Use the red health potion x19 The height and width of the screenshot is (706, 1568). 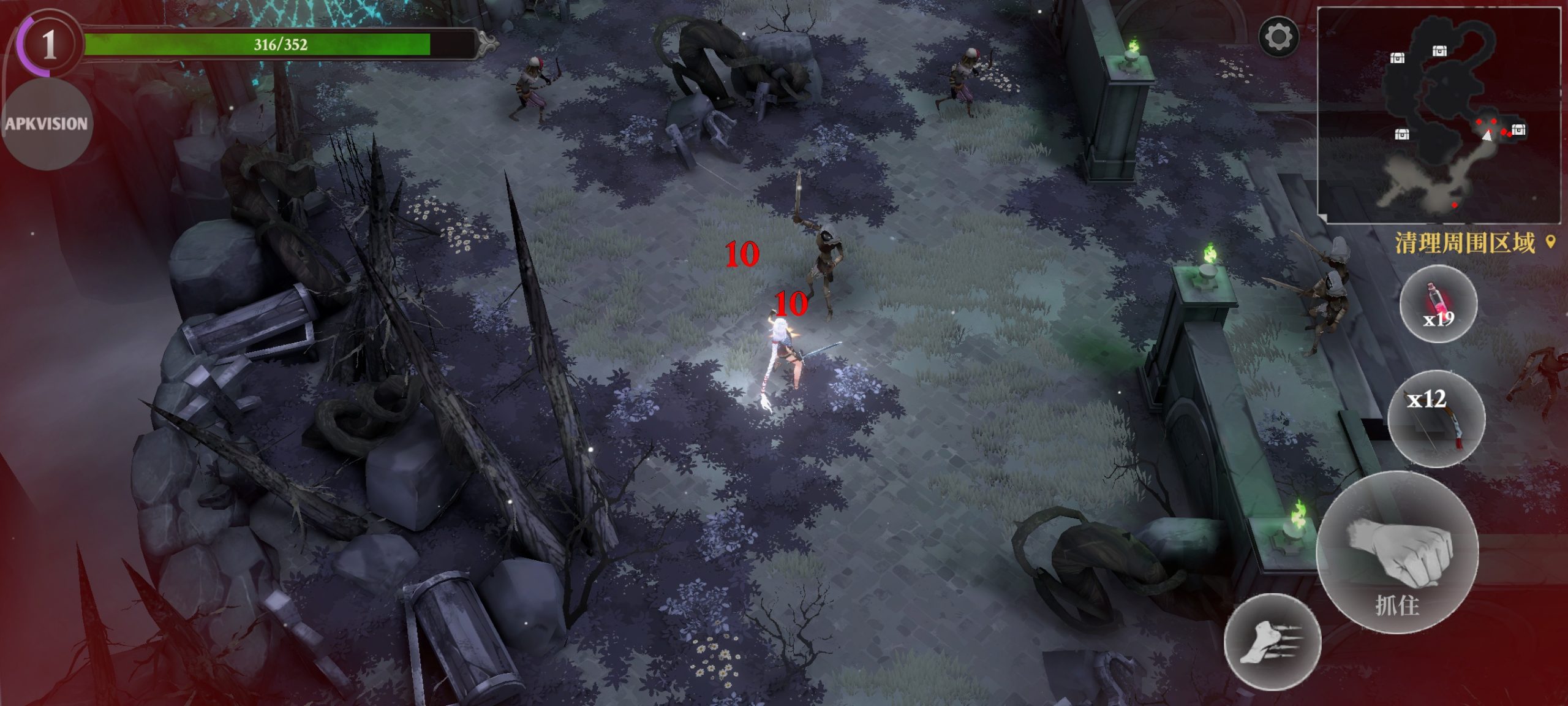1438,305
